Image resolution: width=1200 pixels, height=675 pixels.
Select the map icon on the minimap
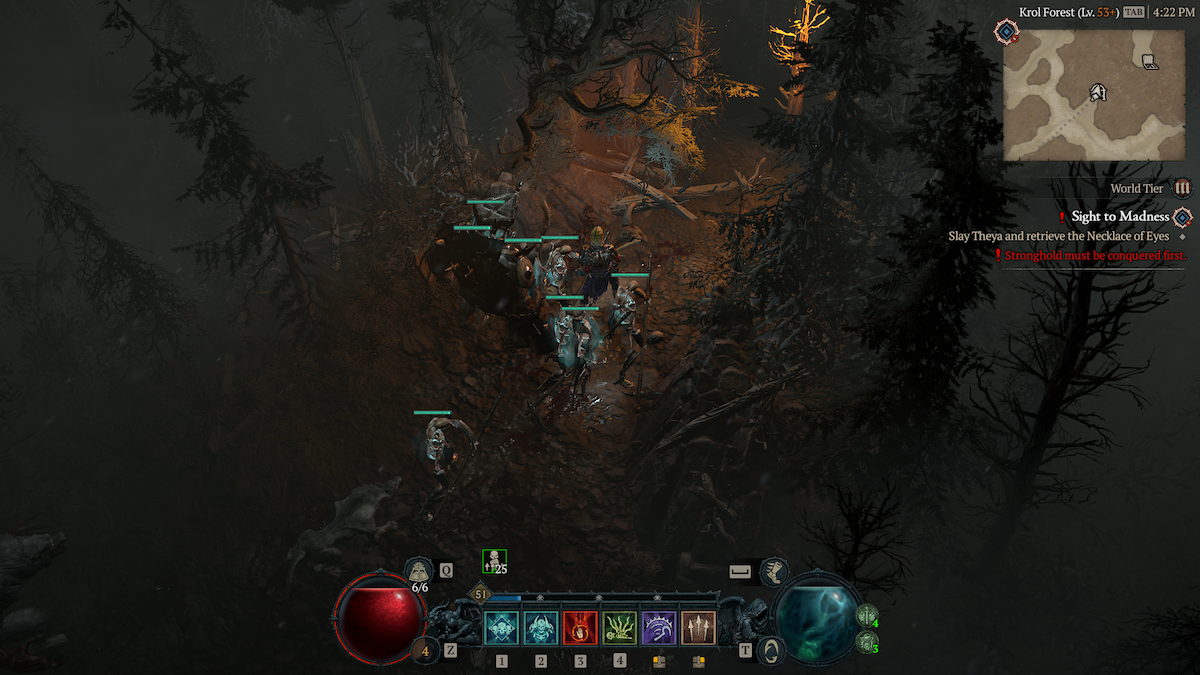tap(1150, 62)
